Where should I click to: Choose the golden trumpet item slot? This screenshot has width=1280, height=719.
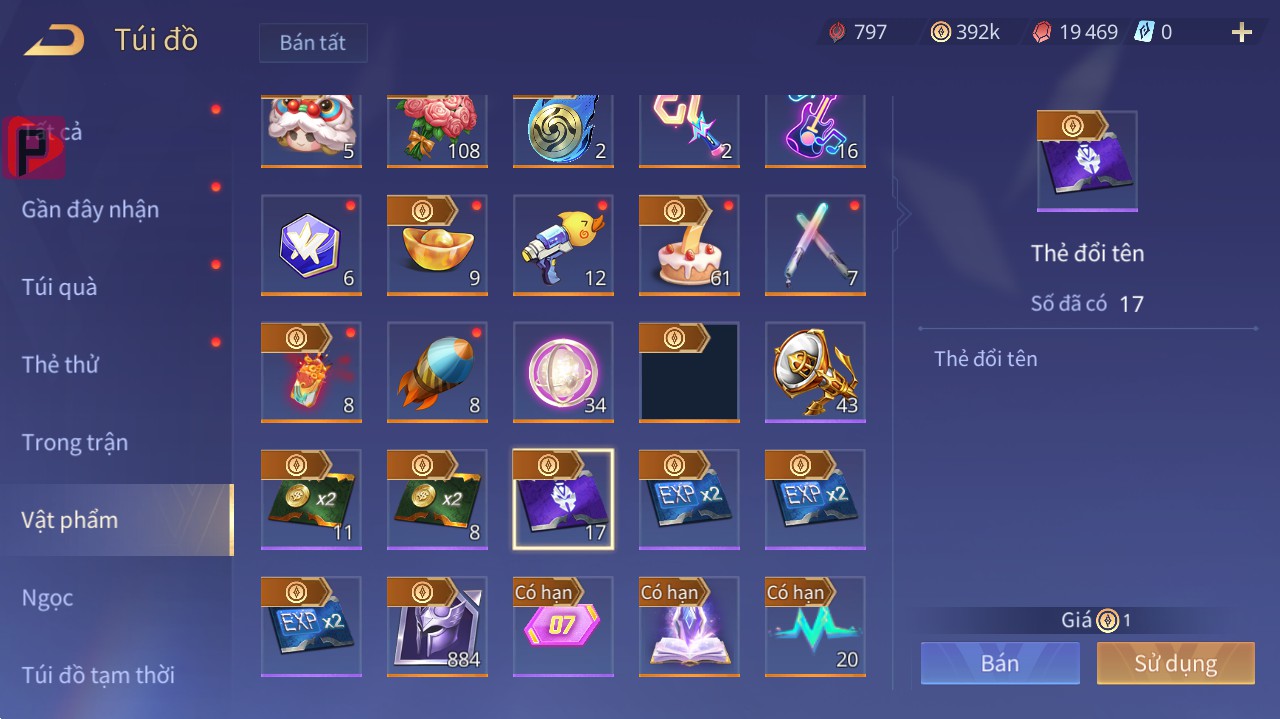815,372
